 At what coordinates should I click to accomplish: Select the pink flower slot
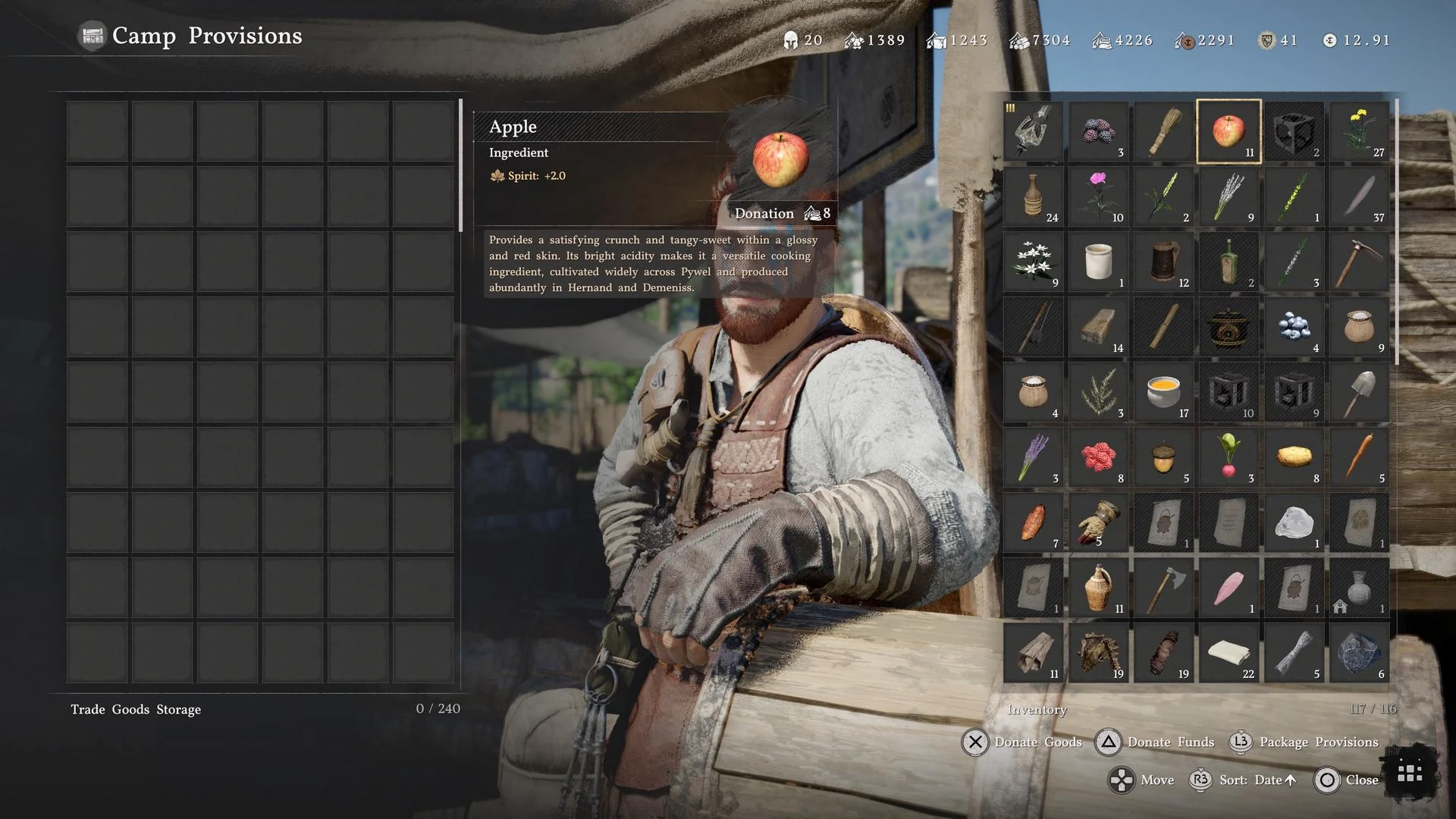coord(1098,196)
